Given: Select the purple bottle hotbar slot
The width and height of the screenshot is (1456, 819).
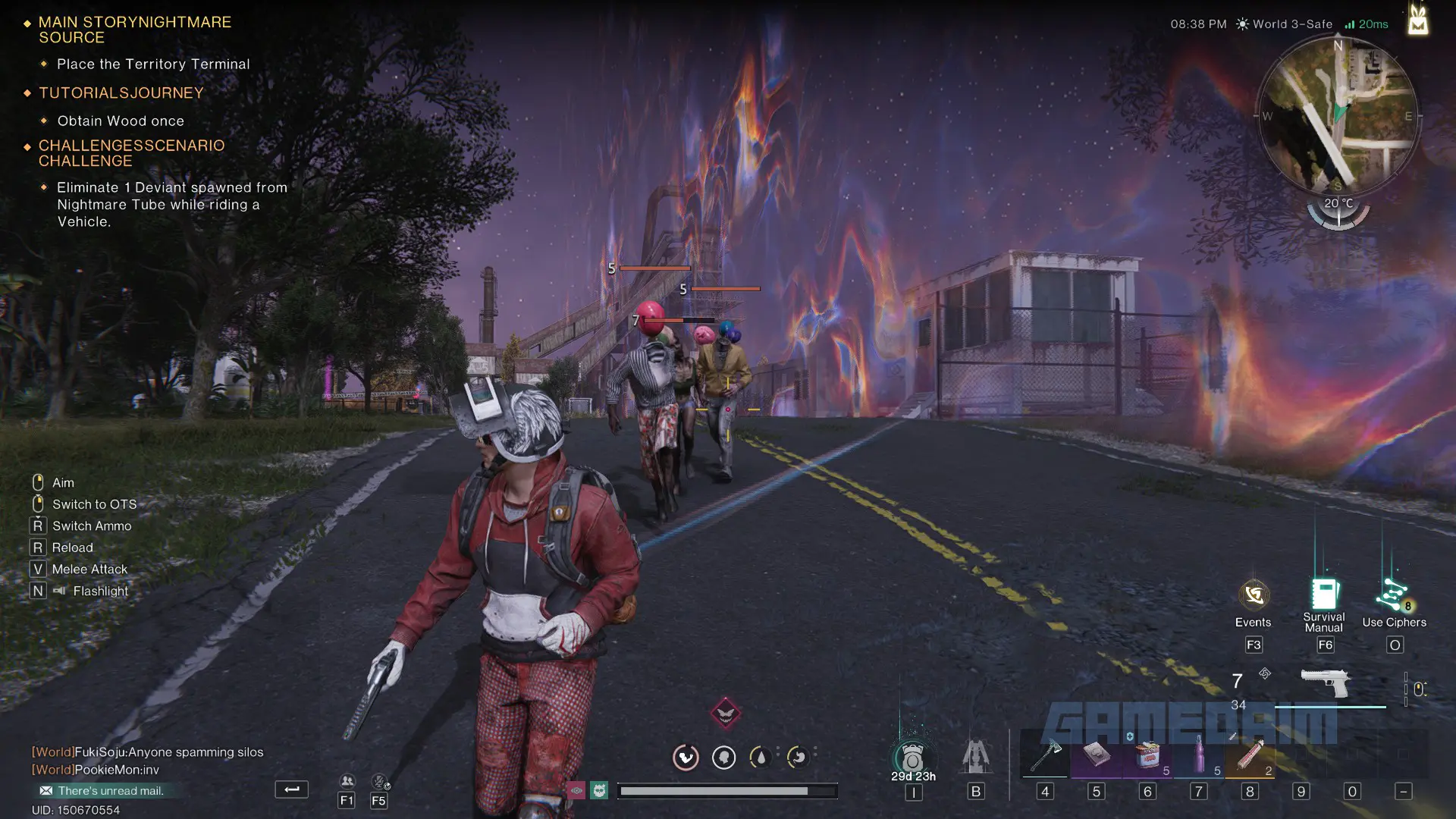Looking at the screenshot, I should coord(1199,755).
